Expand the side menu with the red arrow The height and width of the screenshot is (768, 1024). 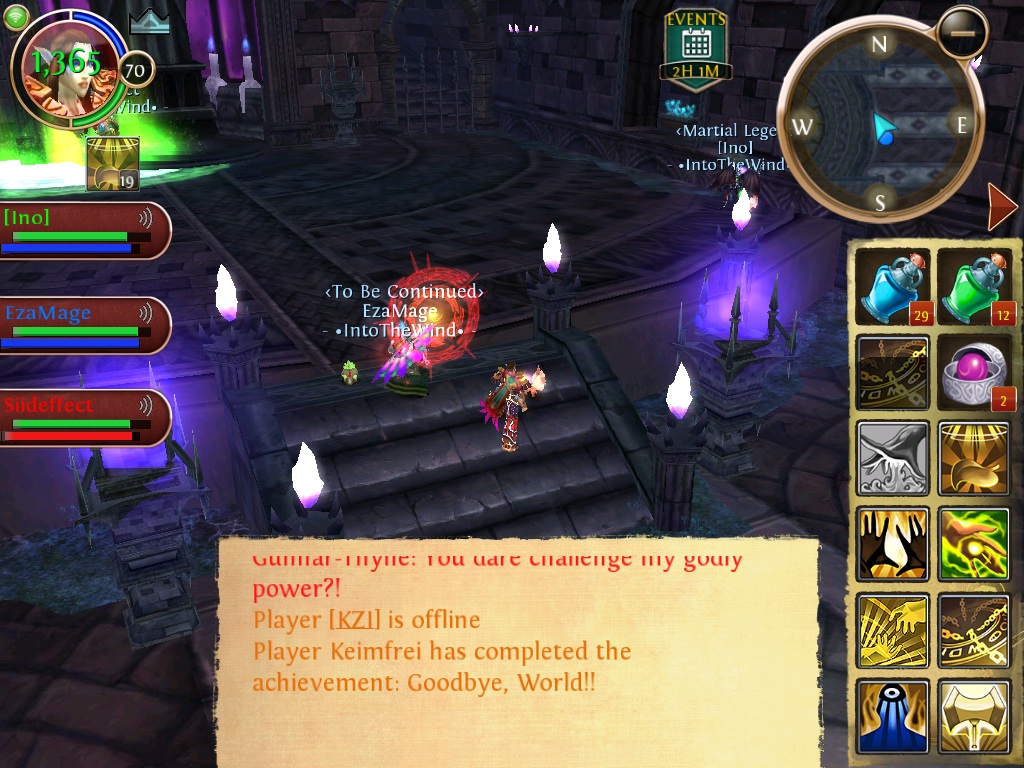[x=1001, y=207]
